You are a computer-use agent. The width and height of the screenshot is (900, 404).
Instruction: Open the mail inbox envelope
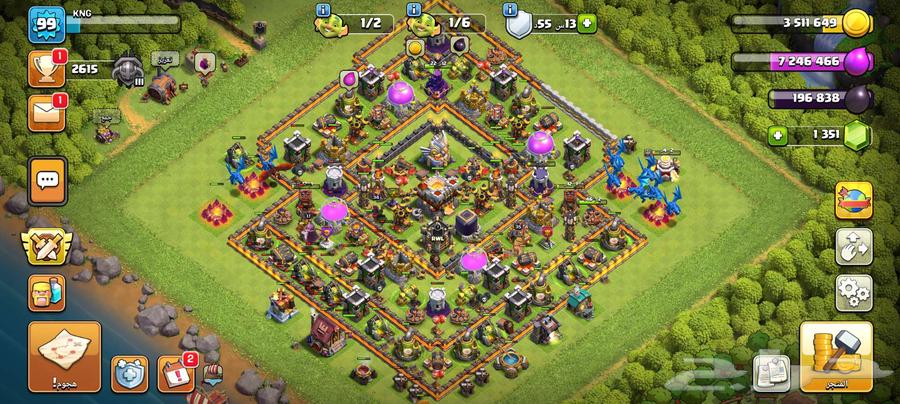click(x=47, y=113)
